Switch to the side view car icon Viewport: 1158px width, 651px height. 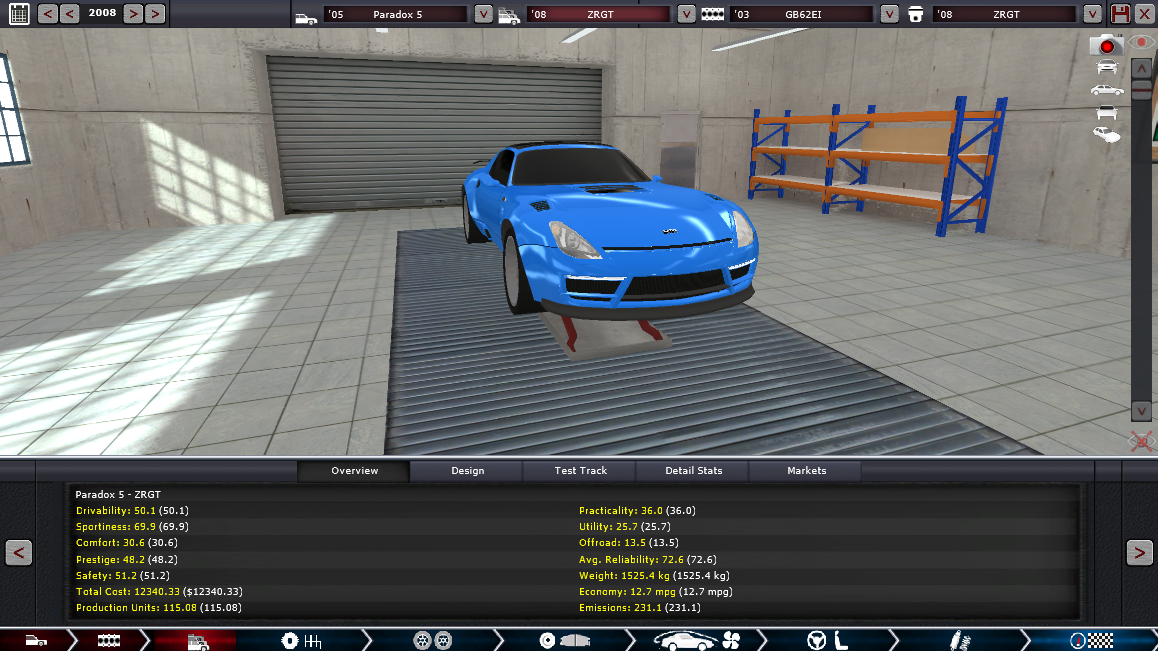(1107, 90)
